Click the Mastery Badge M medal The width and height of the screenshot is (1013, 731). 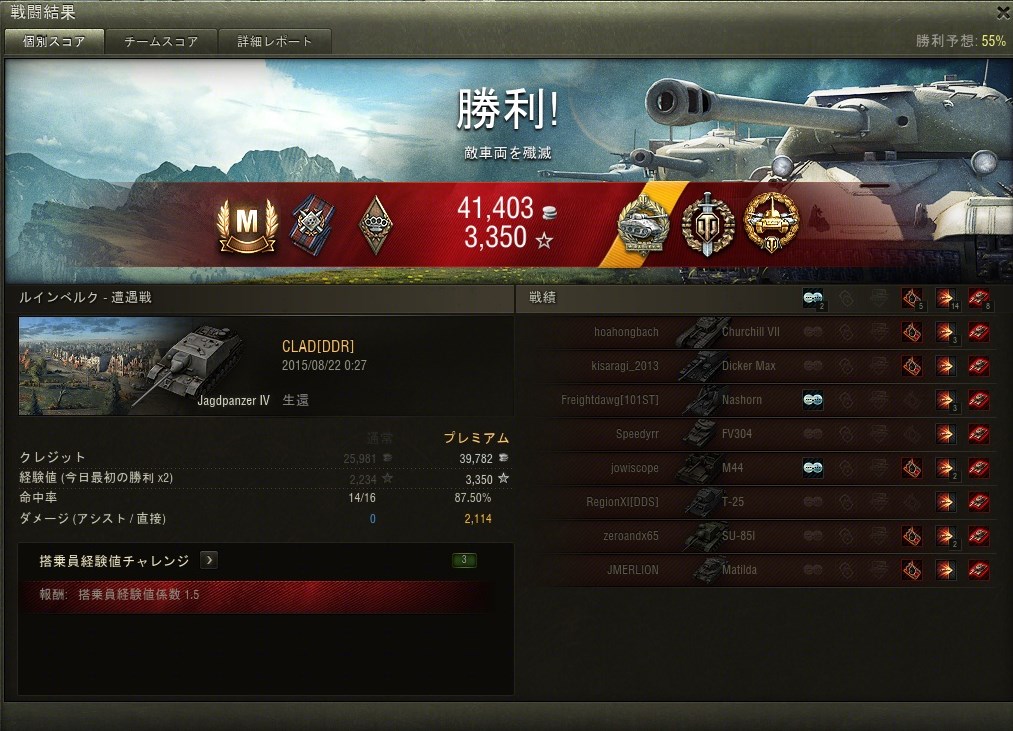pyautogui.click(x=246, y=225)
